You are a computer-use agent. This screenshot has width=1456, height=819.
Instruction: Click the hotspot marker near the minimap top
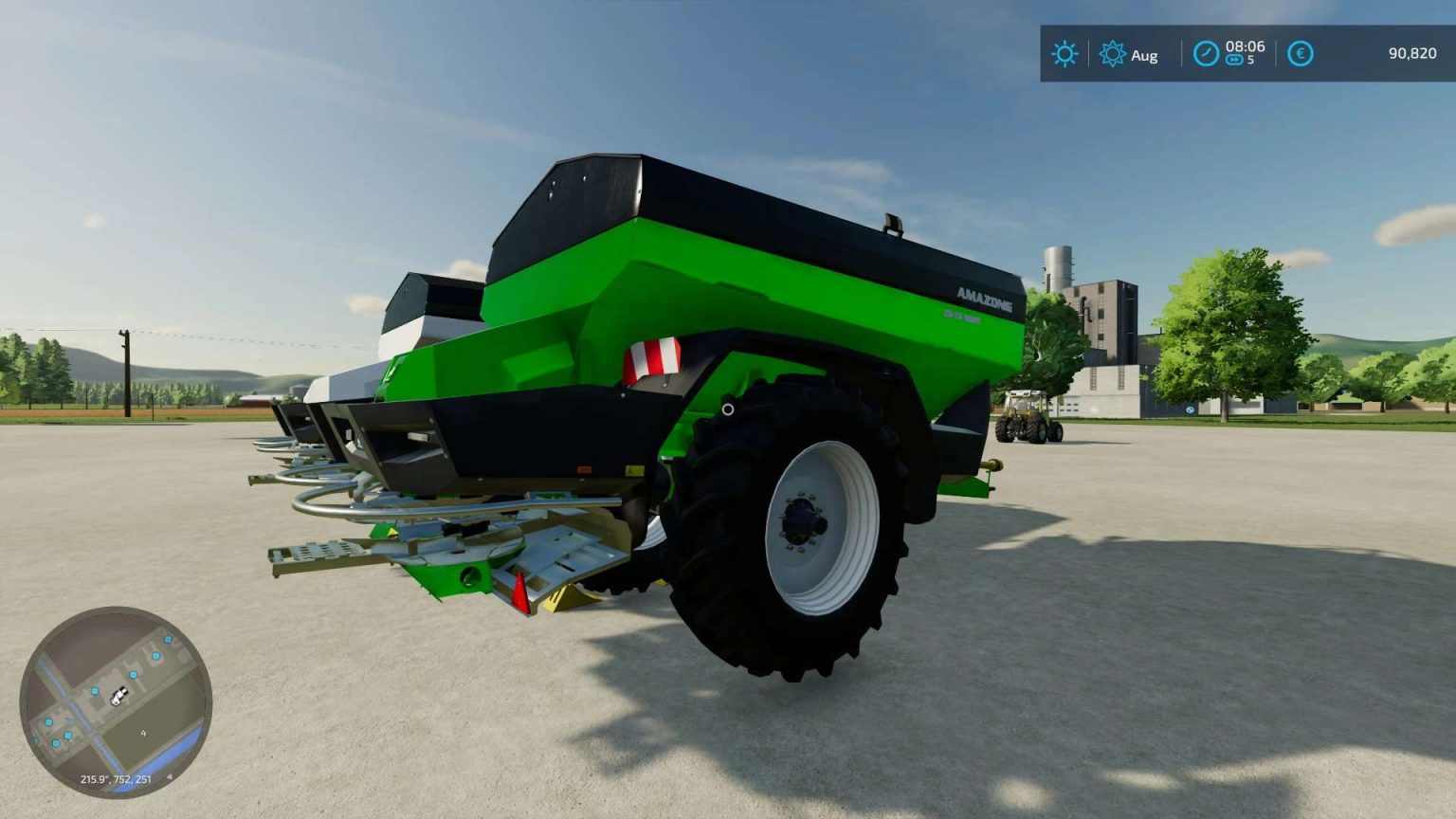(x=168, y=639)
